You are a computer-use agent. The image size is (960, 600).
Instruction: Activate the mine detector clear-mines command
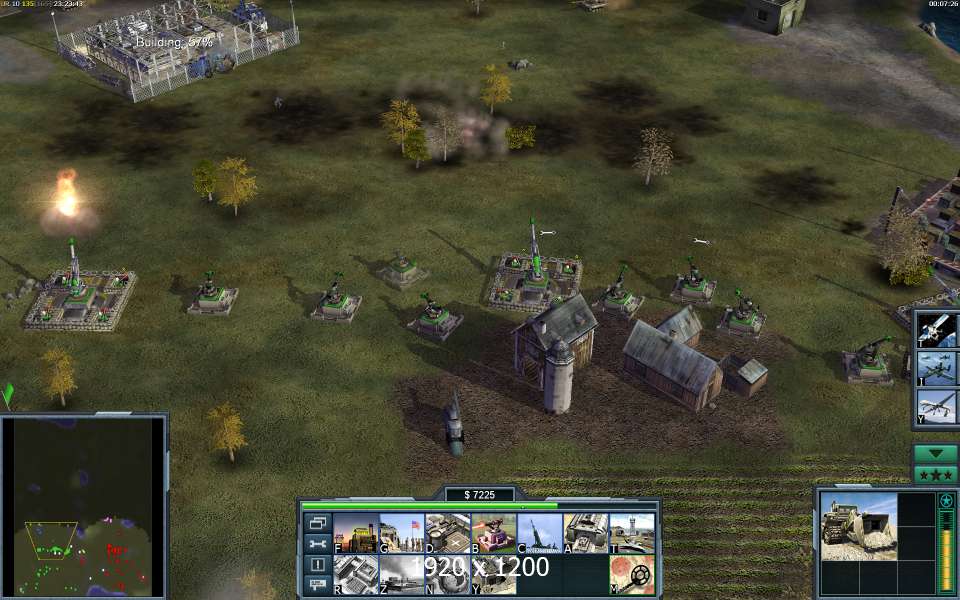click(x=631, y=575)
